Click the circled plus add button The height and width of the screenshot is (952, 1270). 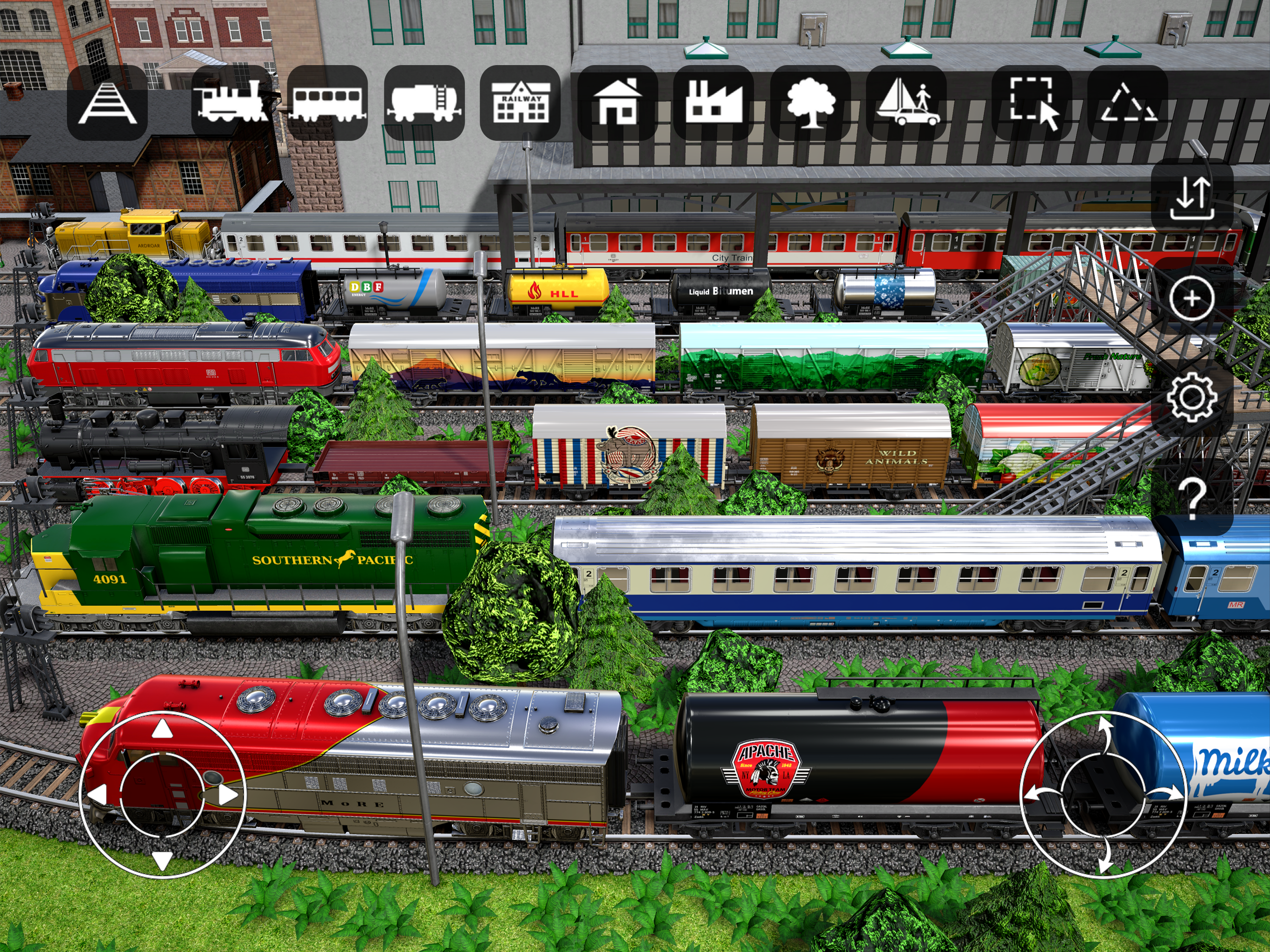[x=1192, y=298]
